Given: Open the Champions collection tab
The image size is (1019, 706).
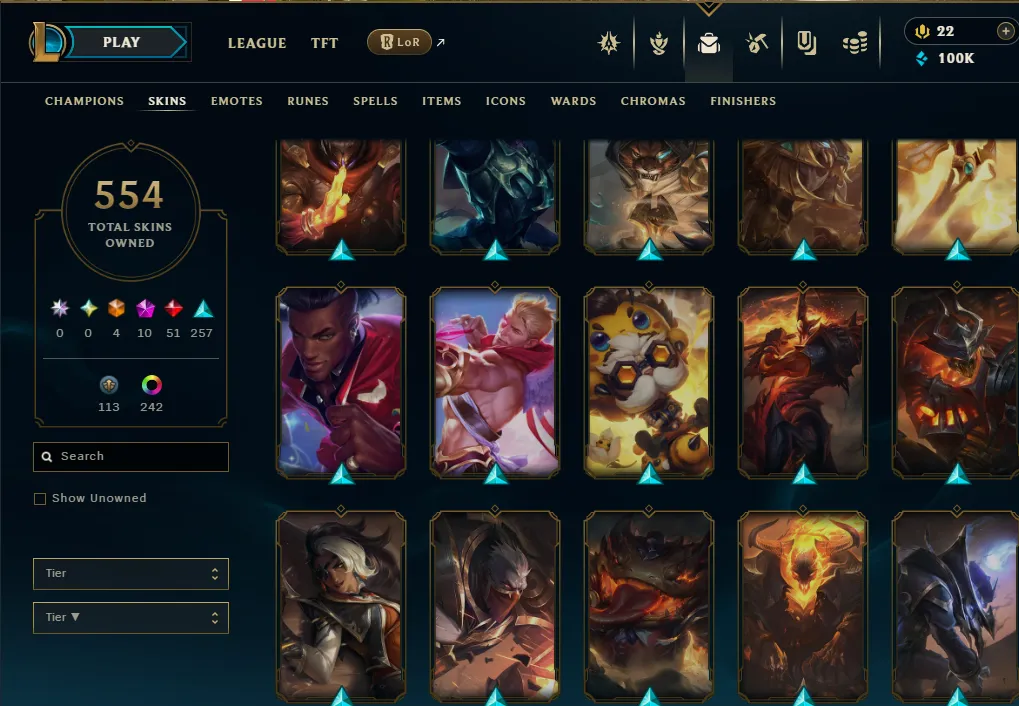Looking at the screenshot, I should tap(84, 101).
